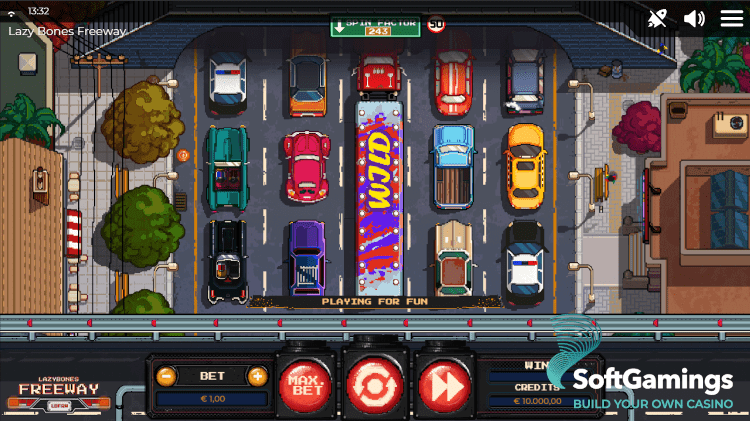750x421 pixels.
Task: Increase the bet with the plus button
Action: (257, 376)
